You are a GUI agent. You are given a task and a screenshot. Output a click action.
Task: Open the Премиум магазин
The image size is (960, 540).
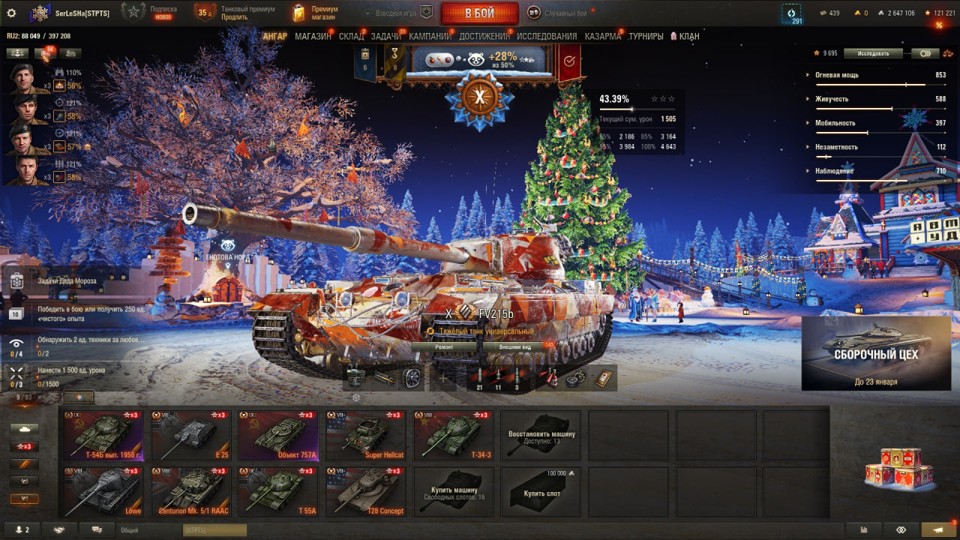(x=316, y=13)
